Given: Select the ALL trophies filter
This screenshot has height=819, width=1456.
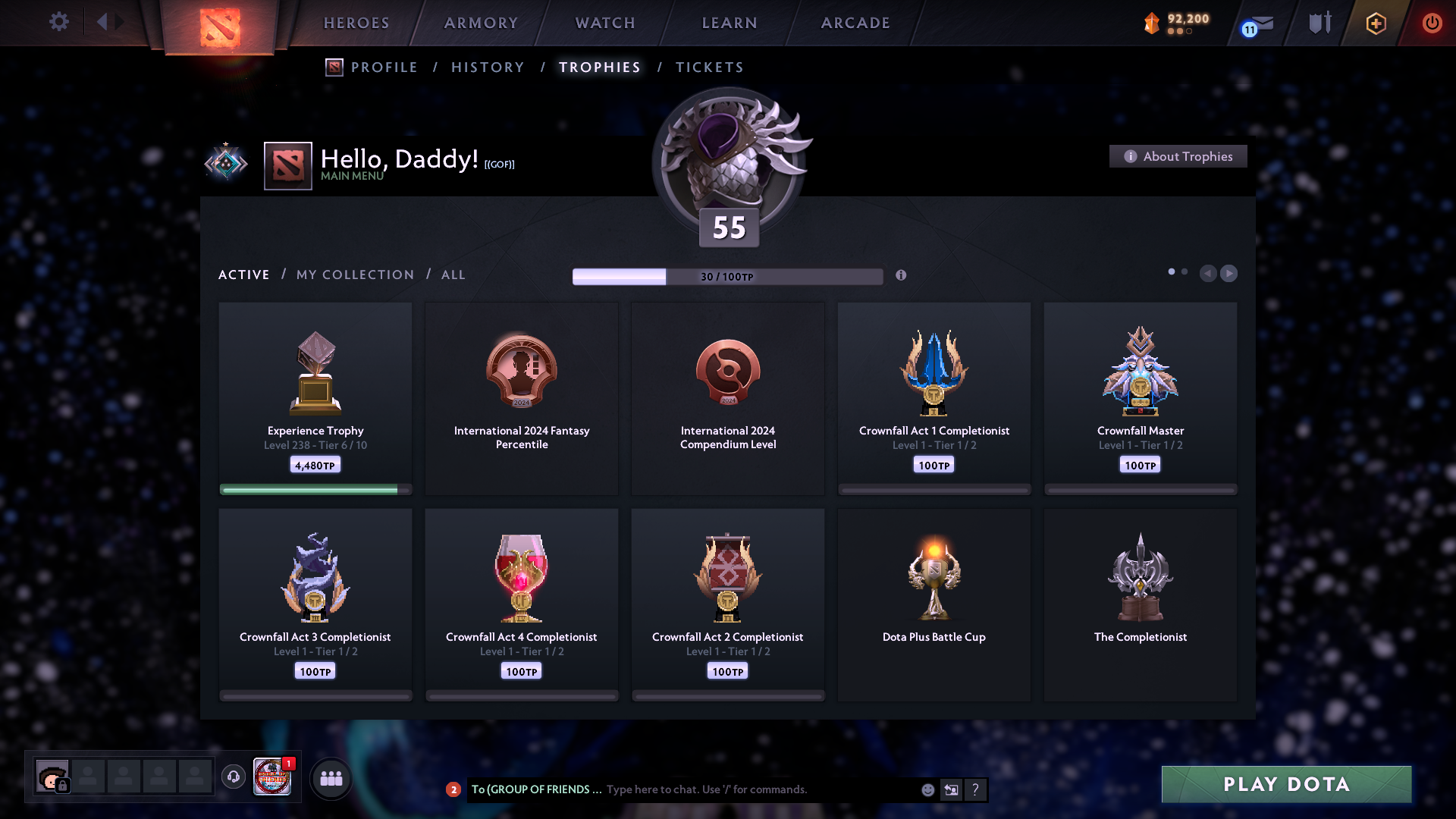Looking at the screenshot, I should point(453,275).
